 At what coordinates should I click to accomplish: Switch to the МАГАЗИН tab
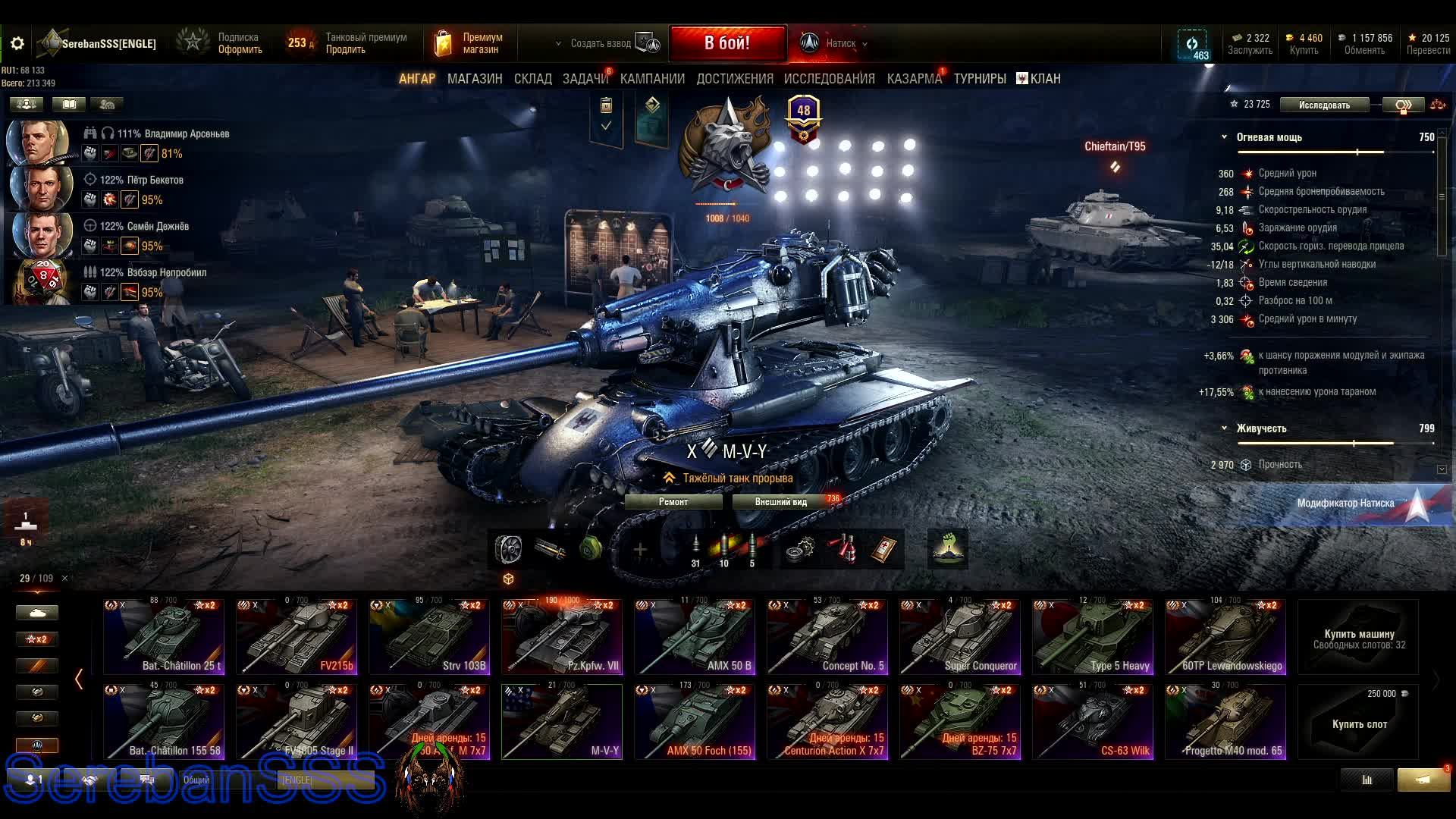[475, 79]
